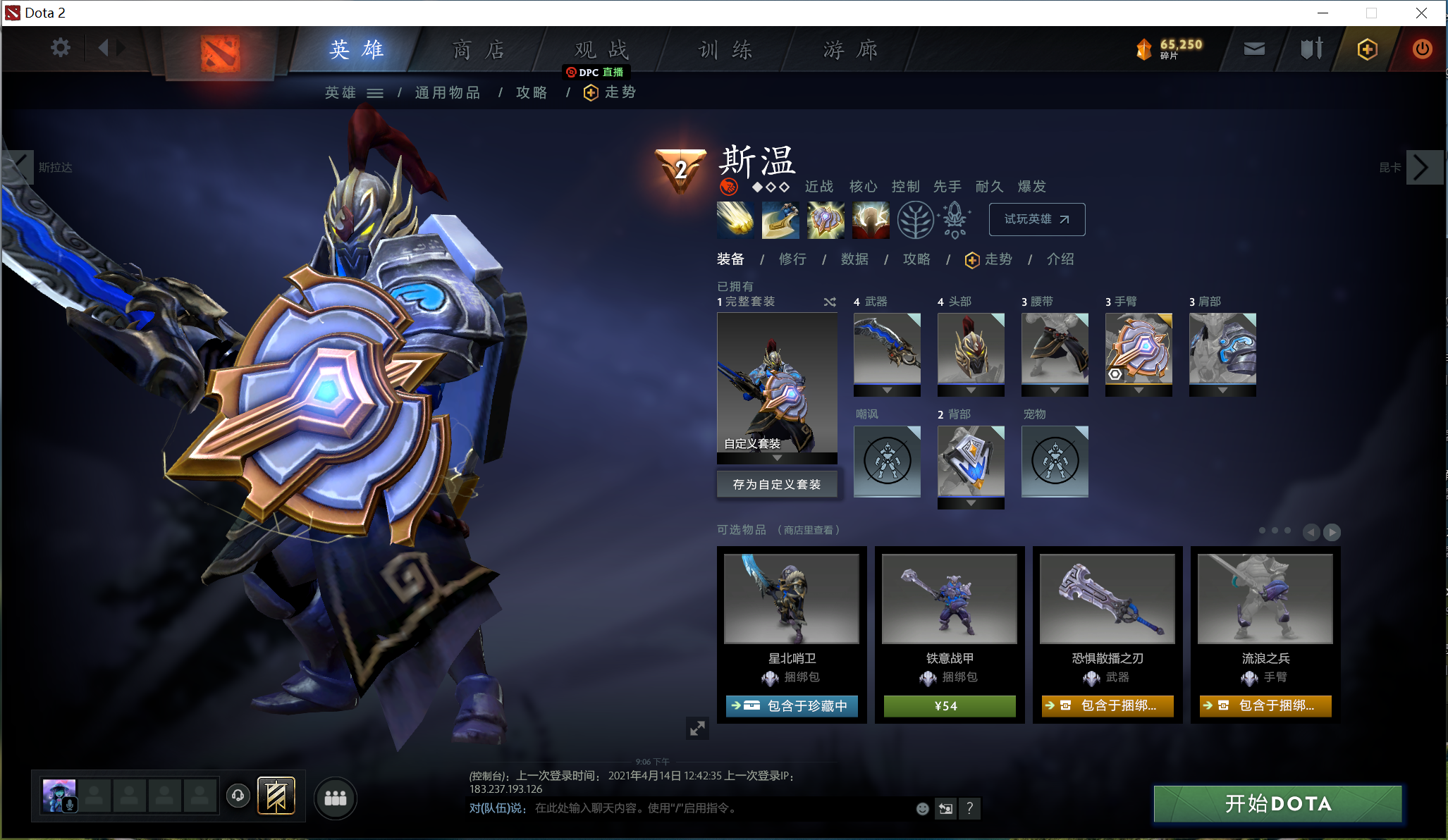Image resolution: width=1448 pixels, height=840 pixels.
Task: View the 铁意战甲 bundle priced ¥54
Action: click(x=950, y=705)
